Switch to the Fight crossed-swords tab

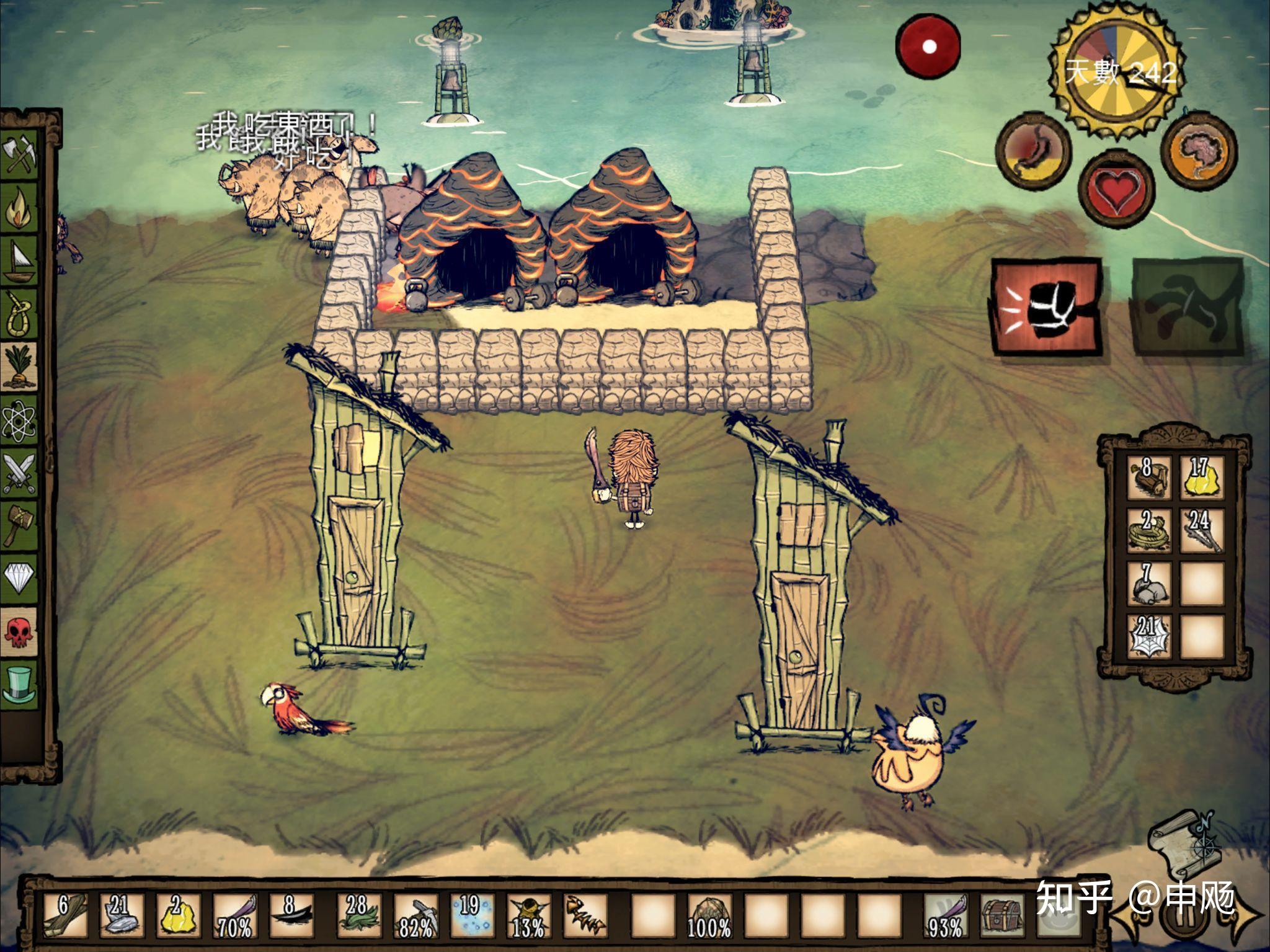20,473
